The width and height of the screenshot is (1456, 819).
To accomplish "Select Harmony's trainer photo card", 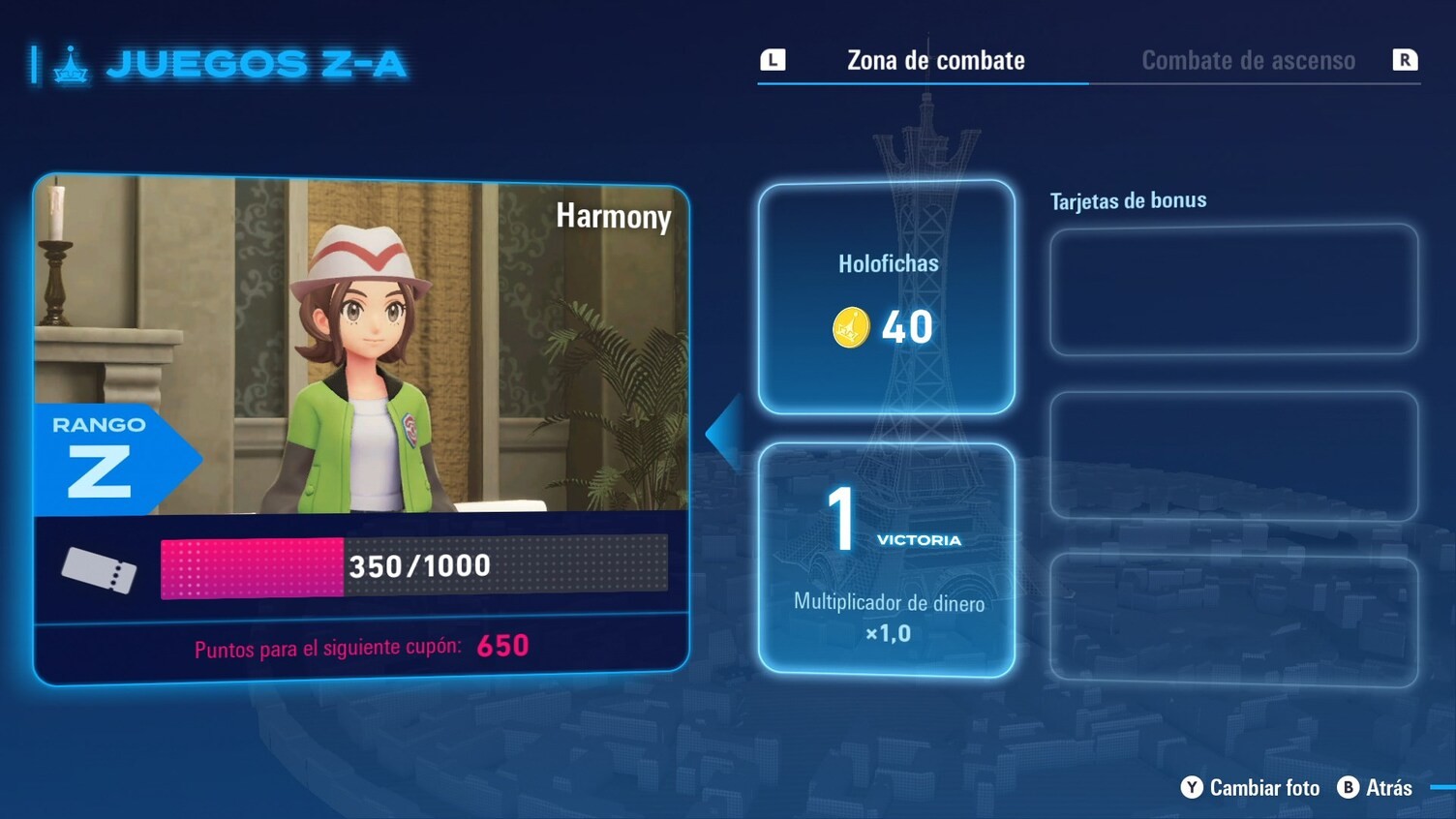I will (361, 344).
